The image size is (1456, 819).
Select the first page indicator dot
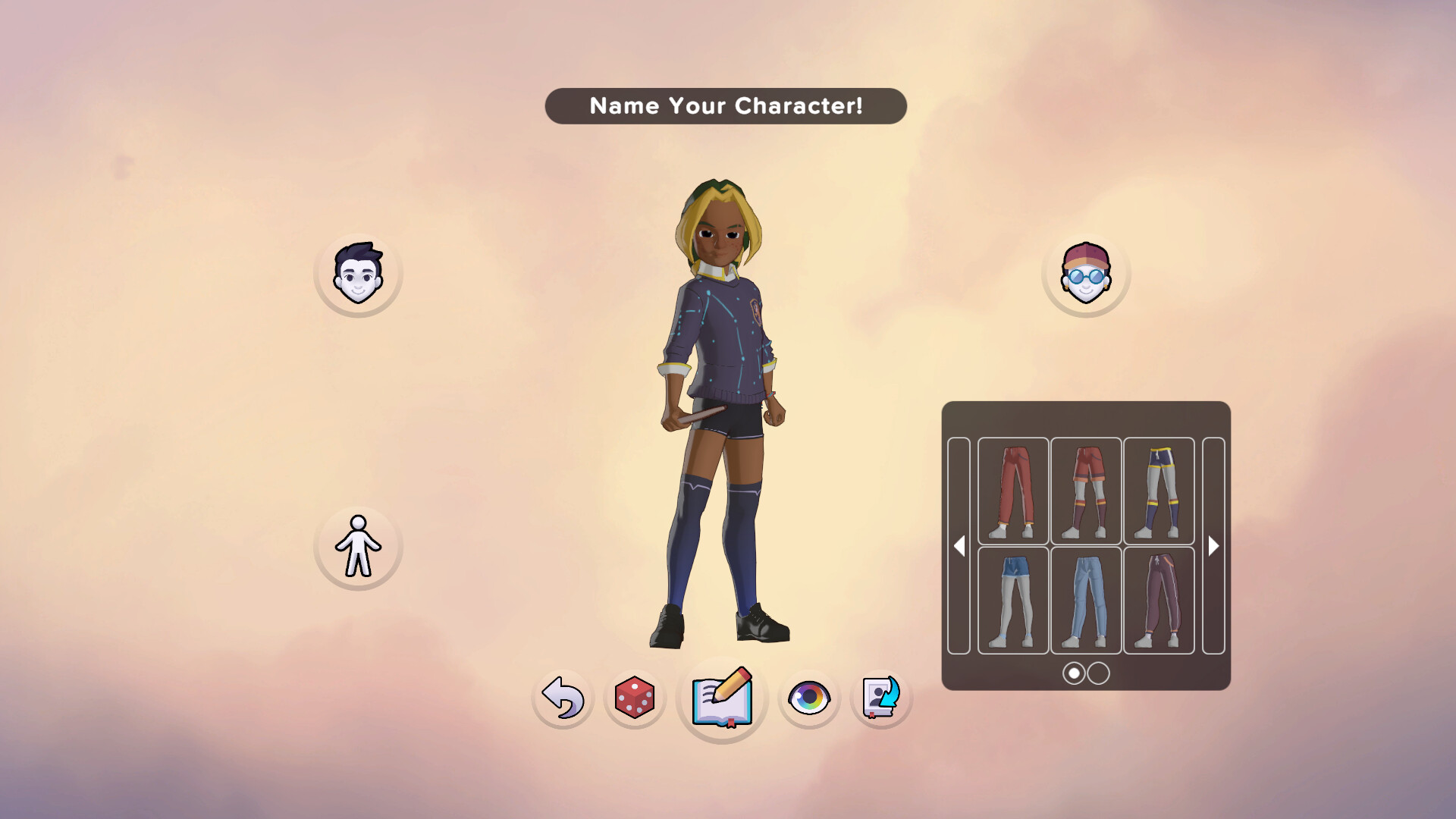[1074, 673]
